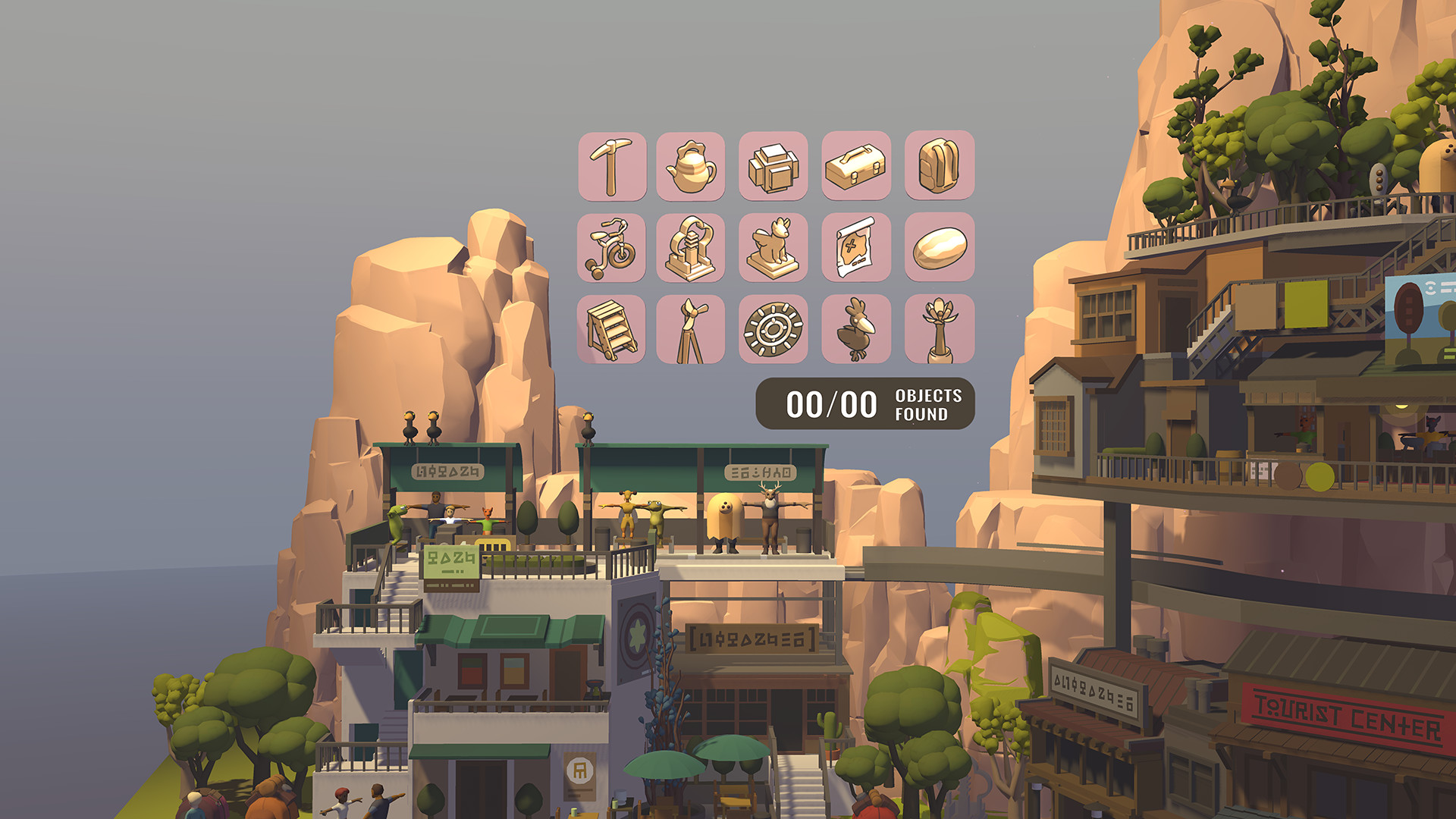The image size is (1456, 819).
Task: Select the wooden crate object icon
Action: pyautogui.click(x=775, y=165)
